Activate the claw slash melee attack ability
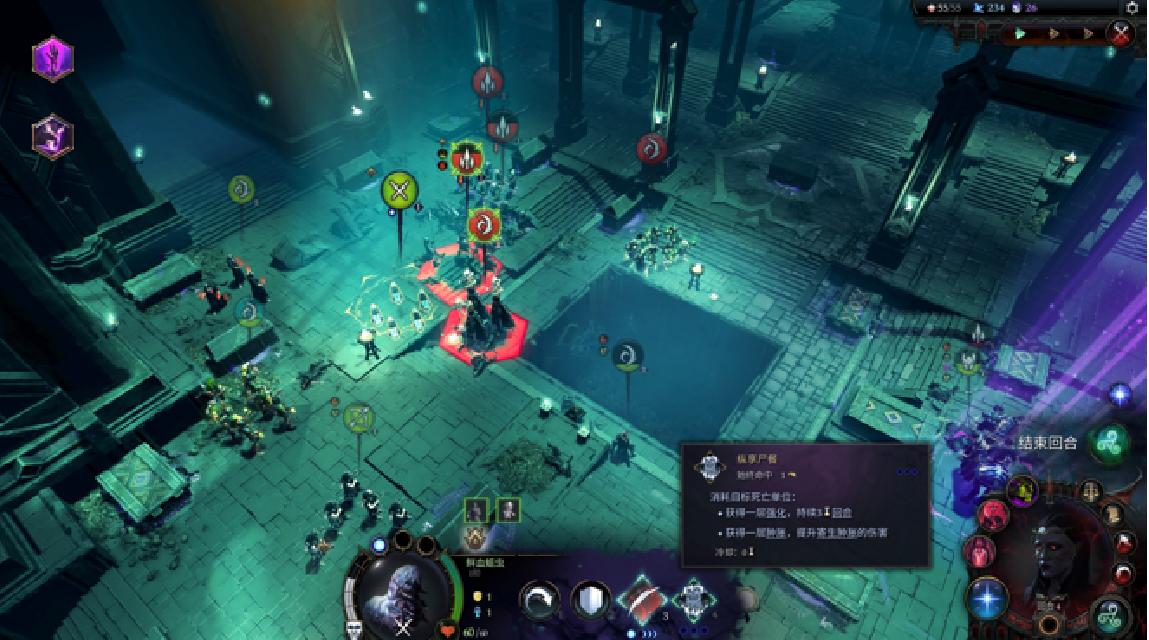Image resolution: width=1149 pixels, height=640 pixels. point(541,601)
